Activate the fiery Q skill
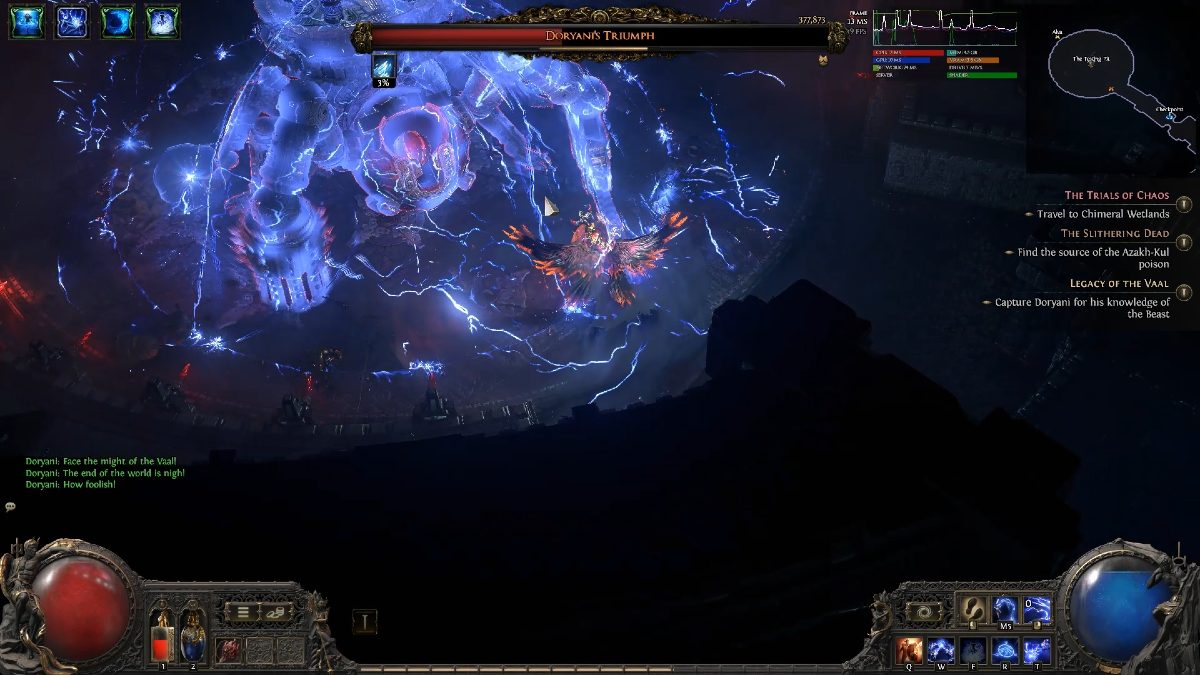The width and height of the screenshot is (1200, 675). pos(909,649)
